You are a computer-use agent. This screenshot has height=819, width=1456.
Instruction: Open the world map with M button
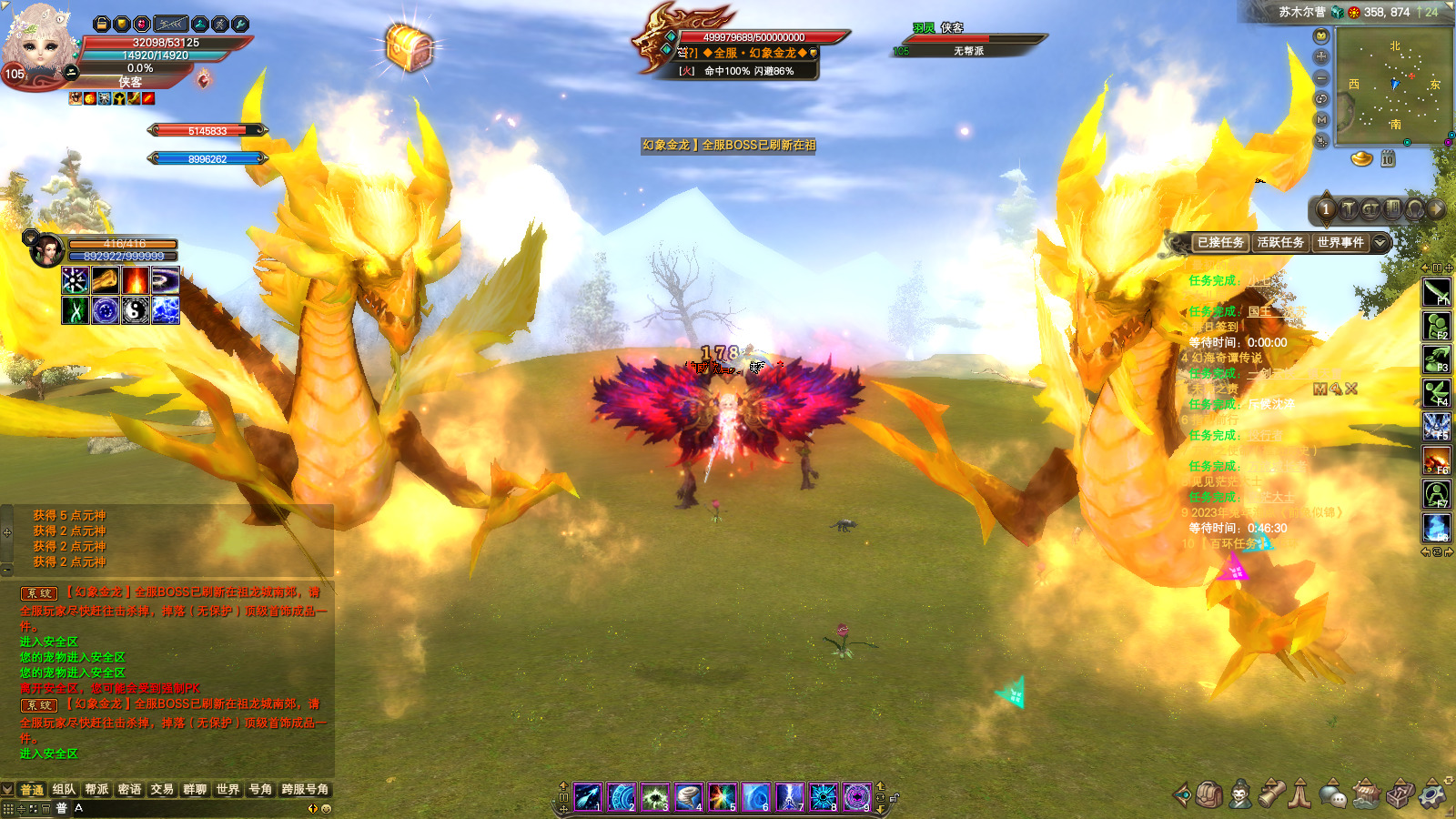[x=1321, y=120]
